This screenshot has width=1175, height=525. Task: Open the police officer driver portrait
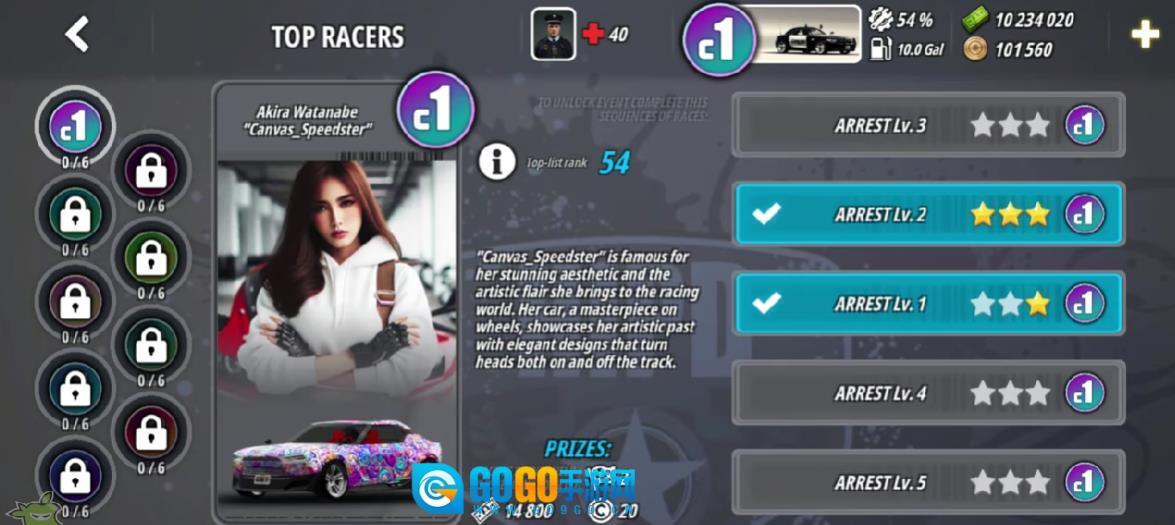(x=553, y=34)
